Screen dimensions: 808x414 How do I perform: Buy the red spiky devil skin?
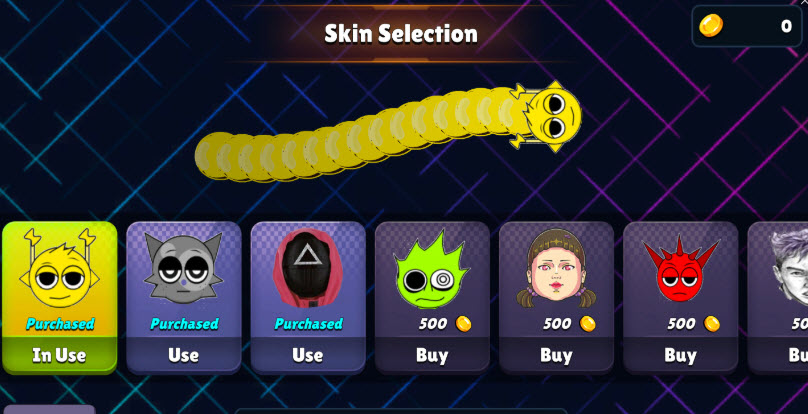coord(680,355)
